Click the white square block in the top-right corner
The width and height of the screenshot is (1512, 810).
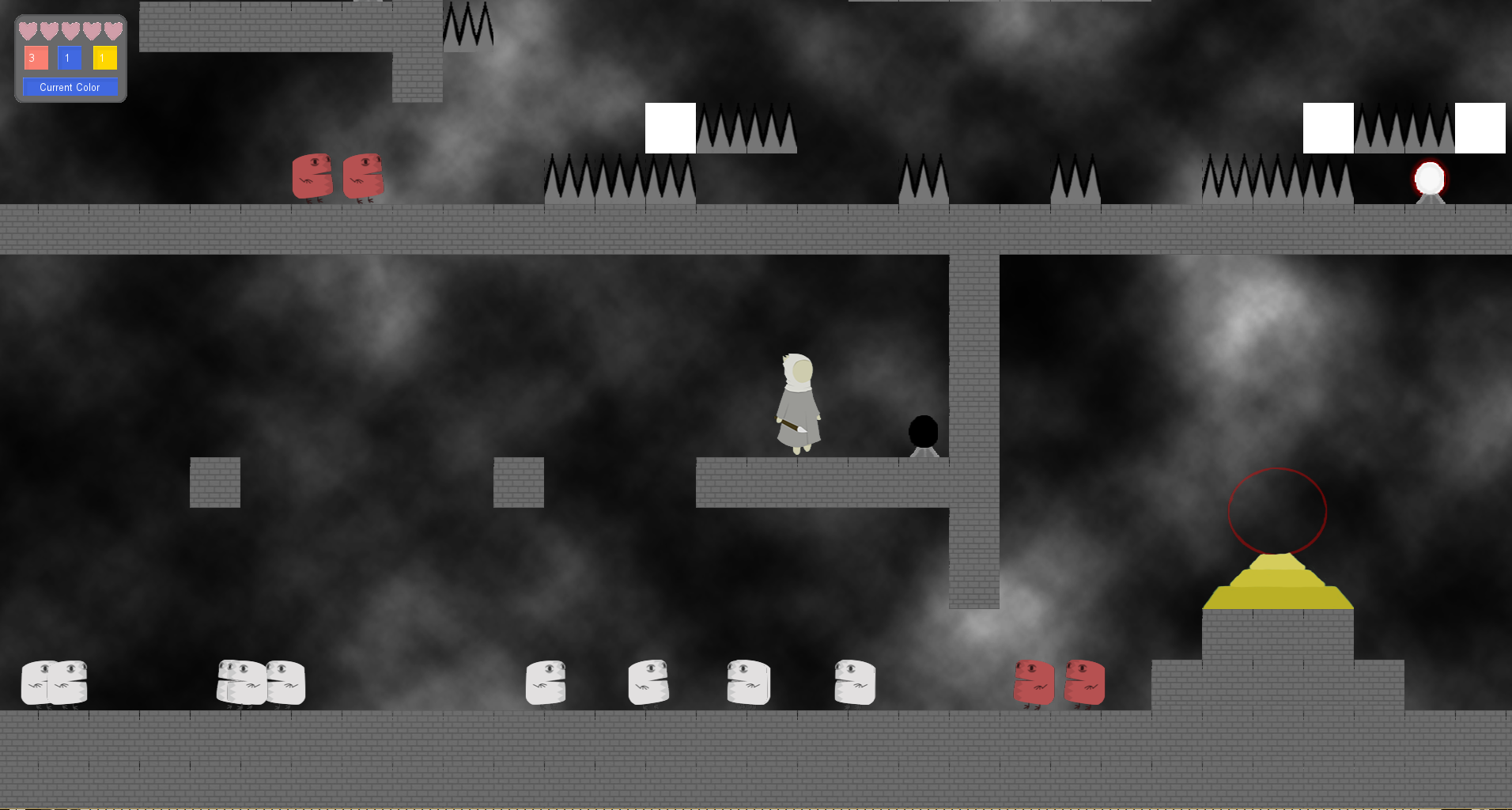pos(1480,128)
